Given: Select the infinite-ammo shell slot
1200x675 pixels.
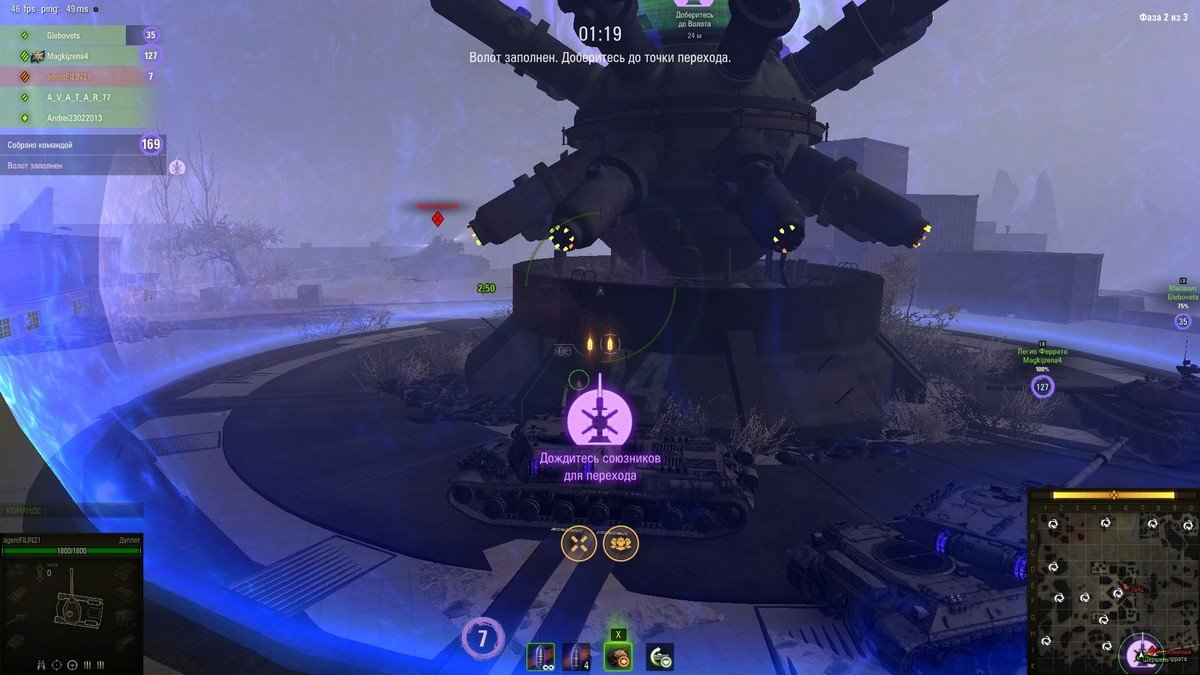Looking at the screenshot, I should click(x=540, y=657).
